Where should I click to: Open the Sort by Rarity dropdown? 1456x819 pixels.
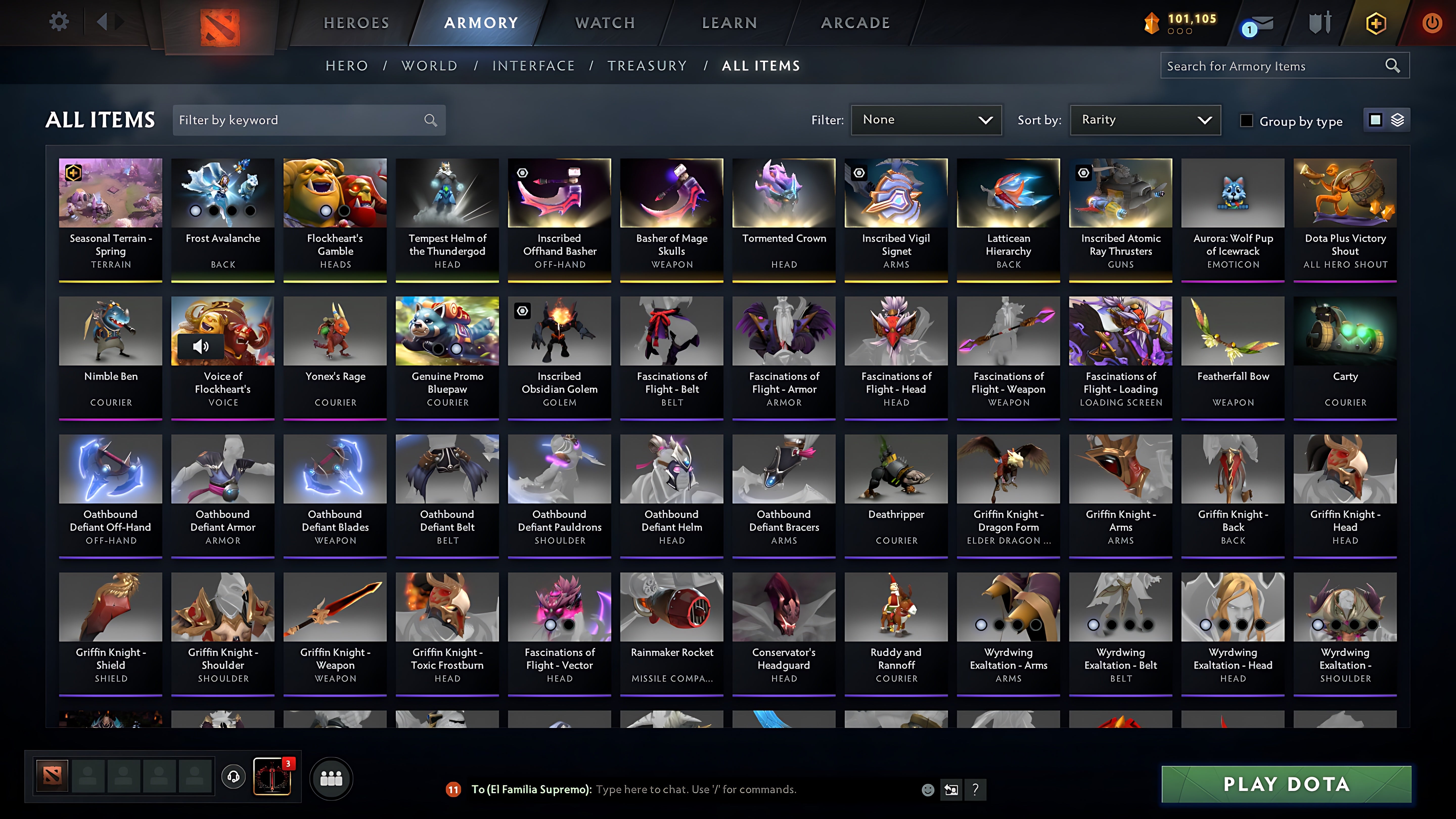(1144, 120)
